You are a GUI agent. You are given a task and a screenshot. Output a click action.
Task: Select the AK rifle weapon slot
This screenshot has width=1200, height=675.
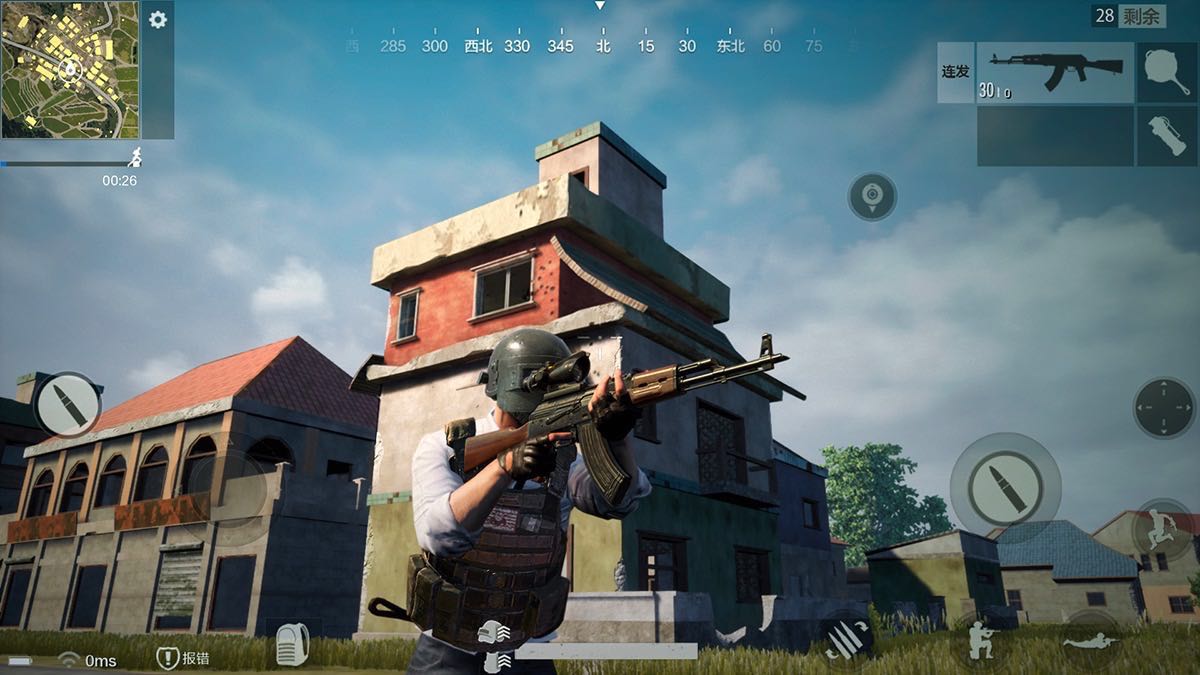[x=1055, y=72]
